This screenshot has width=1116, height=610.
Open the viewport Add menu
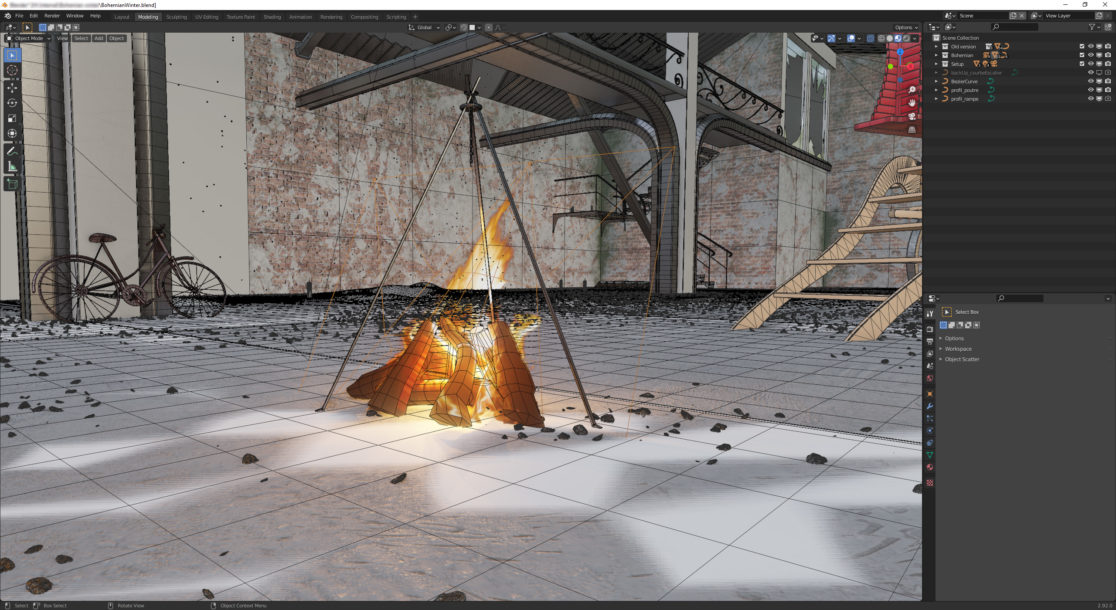(99, 38)
